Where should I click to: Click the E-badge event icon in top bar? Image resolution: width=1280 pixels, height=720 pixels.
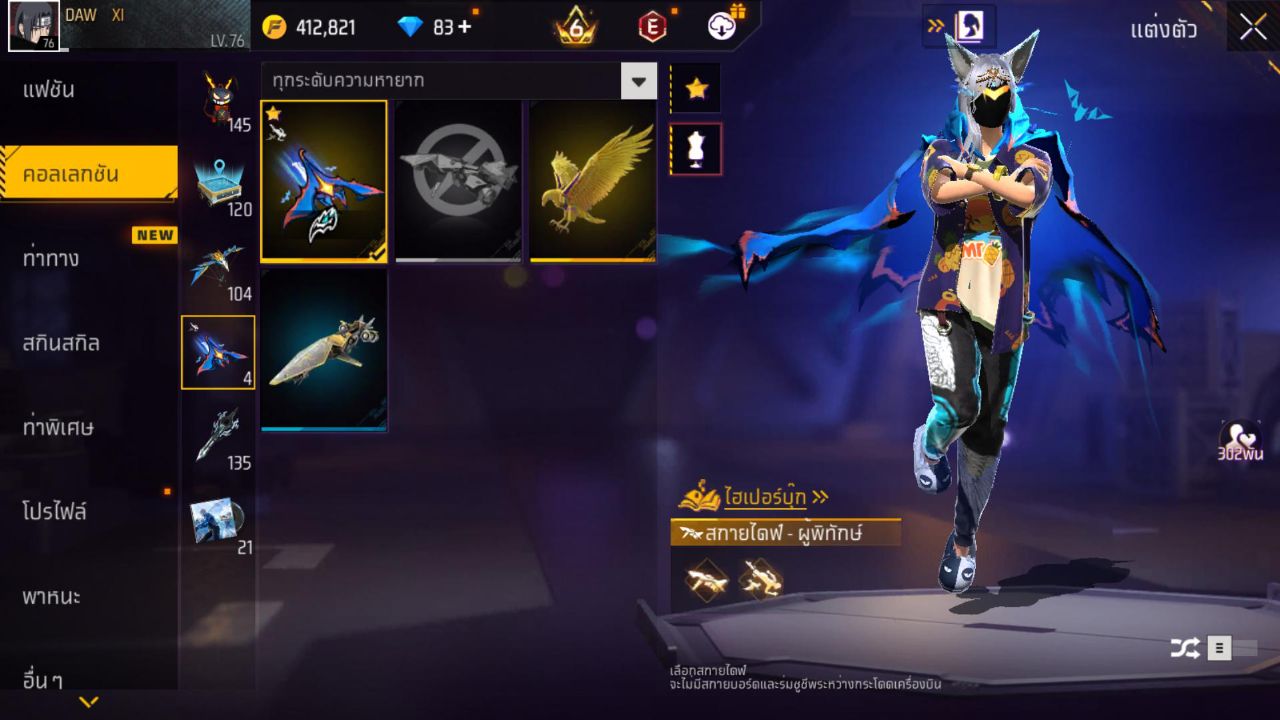point(653,27)
